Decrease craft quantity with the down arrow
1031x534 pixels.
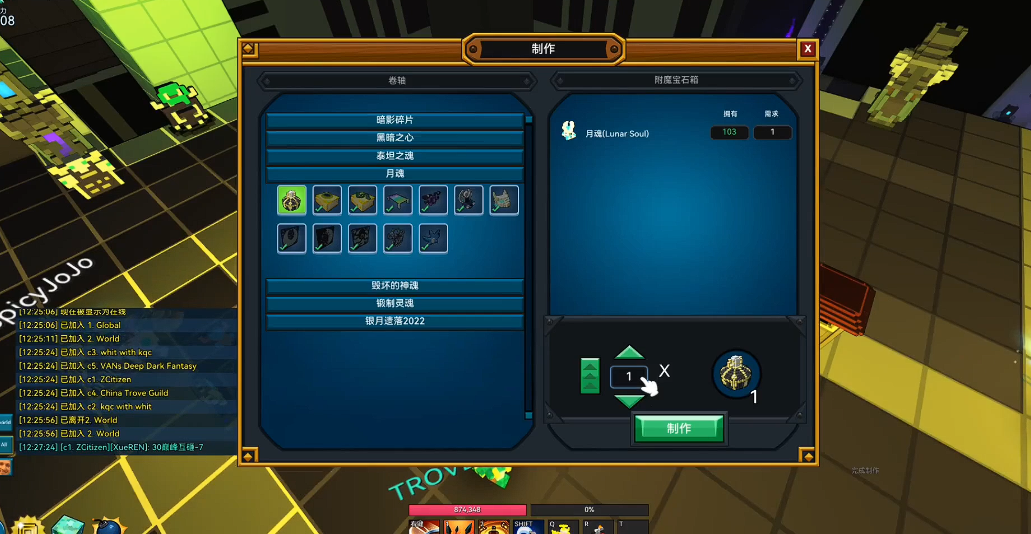point(629,400)
